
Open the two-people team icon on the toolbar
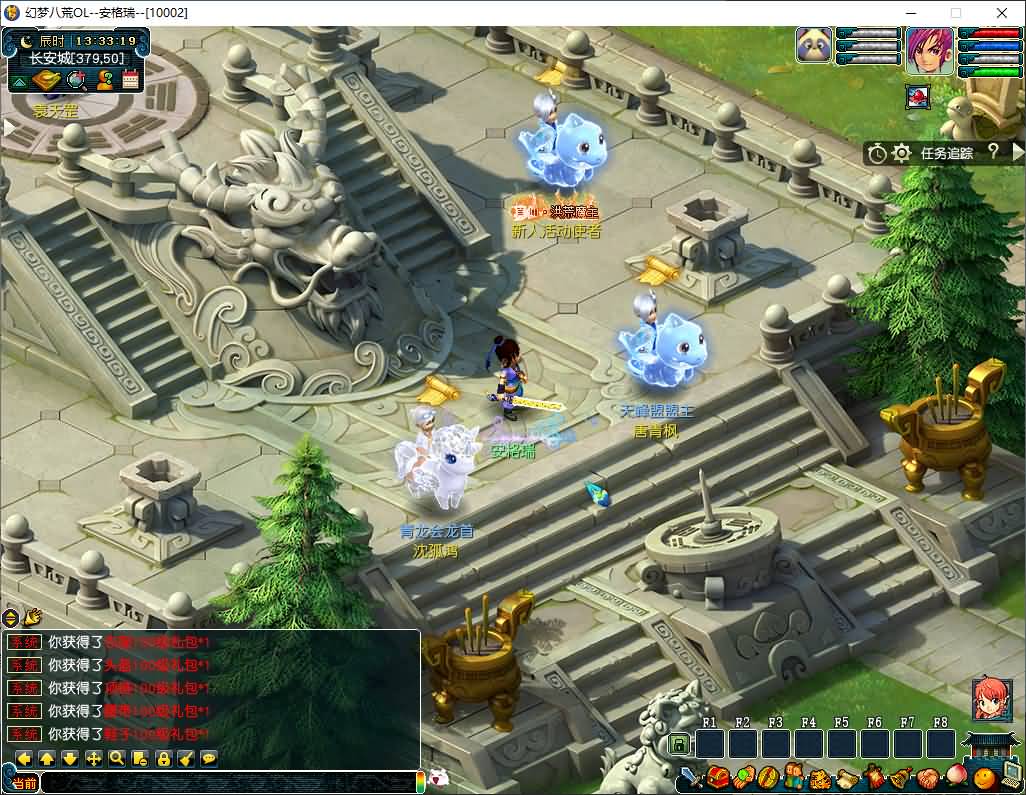(x=794, y=777)
